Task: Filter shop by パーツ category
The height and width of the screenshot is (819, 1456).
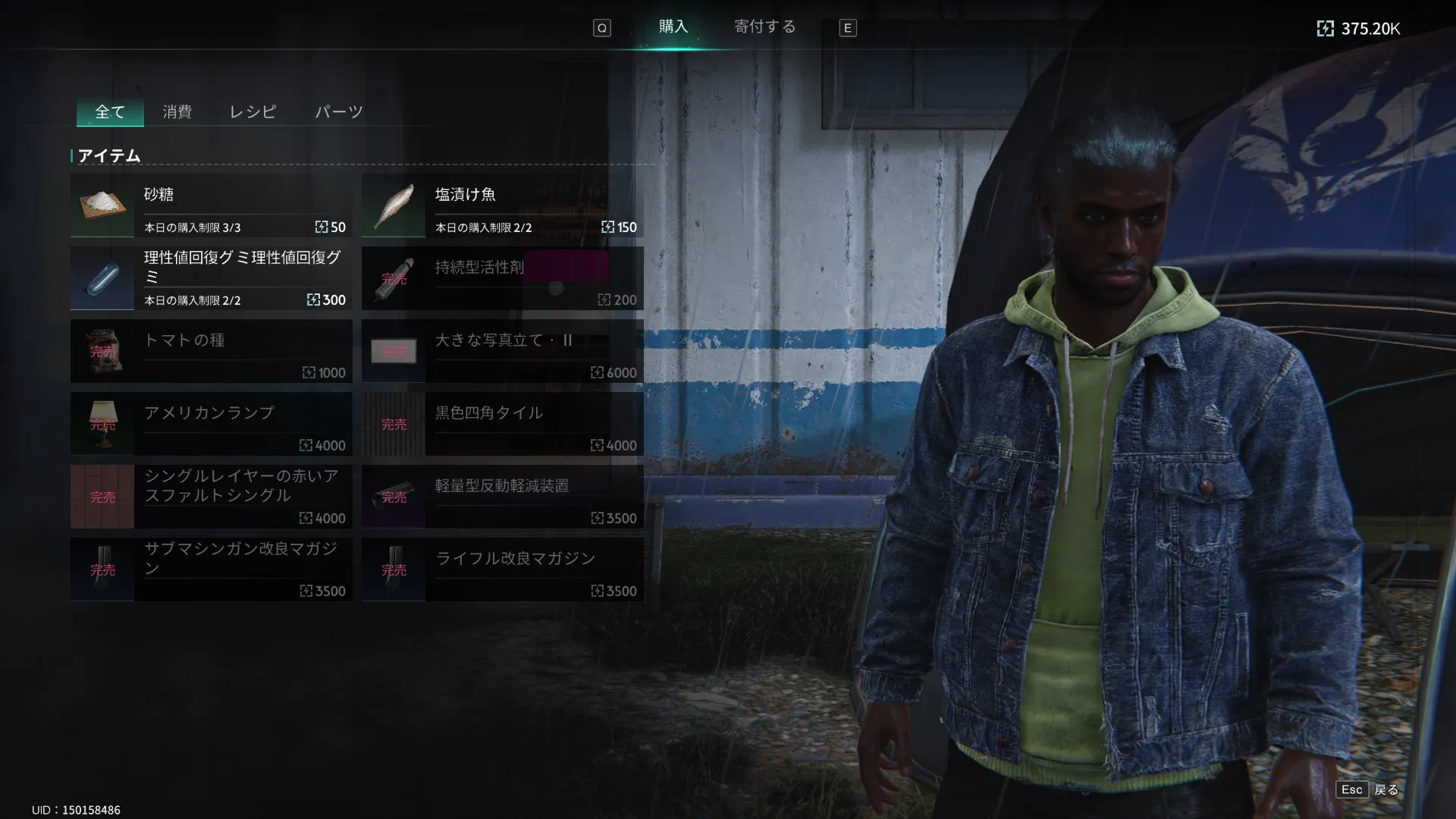Action: [x=338, y=112]
